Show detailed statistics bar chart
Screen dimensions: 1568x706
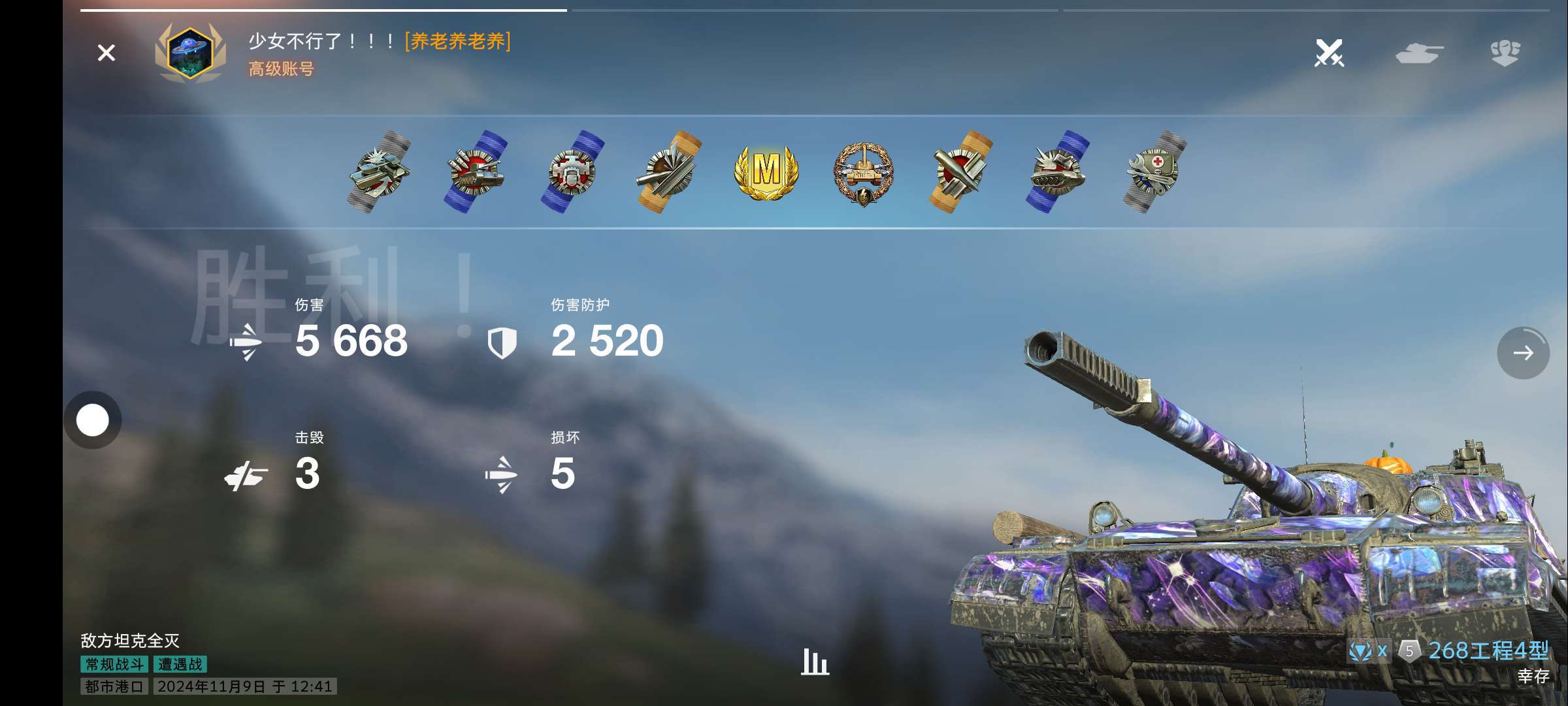[x=815, y=662]
